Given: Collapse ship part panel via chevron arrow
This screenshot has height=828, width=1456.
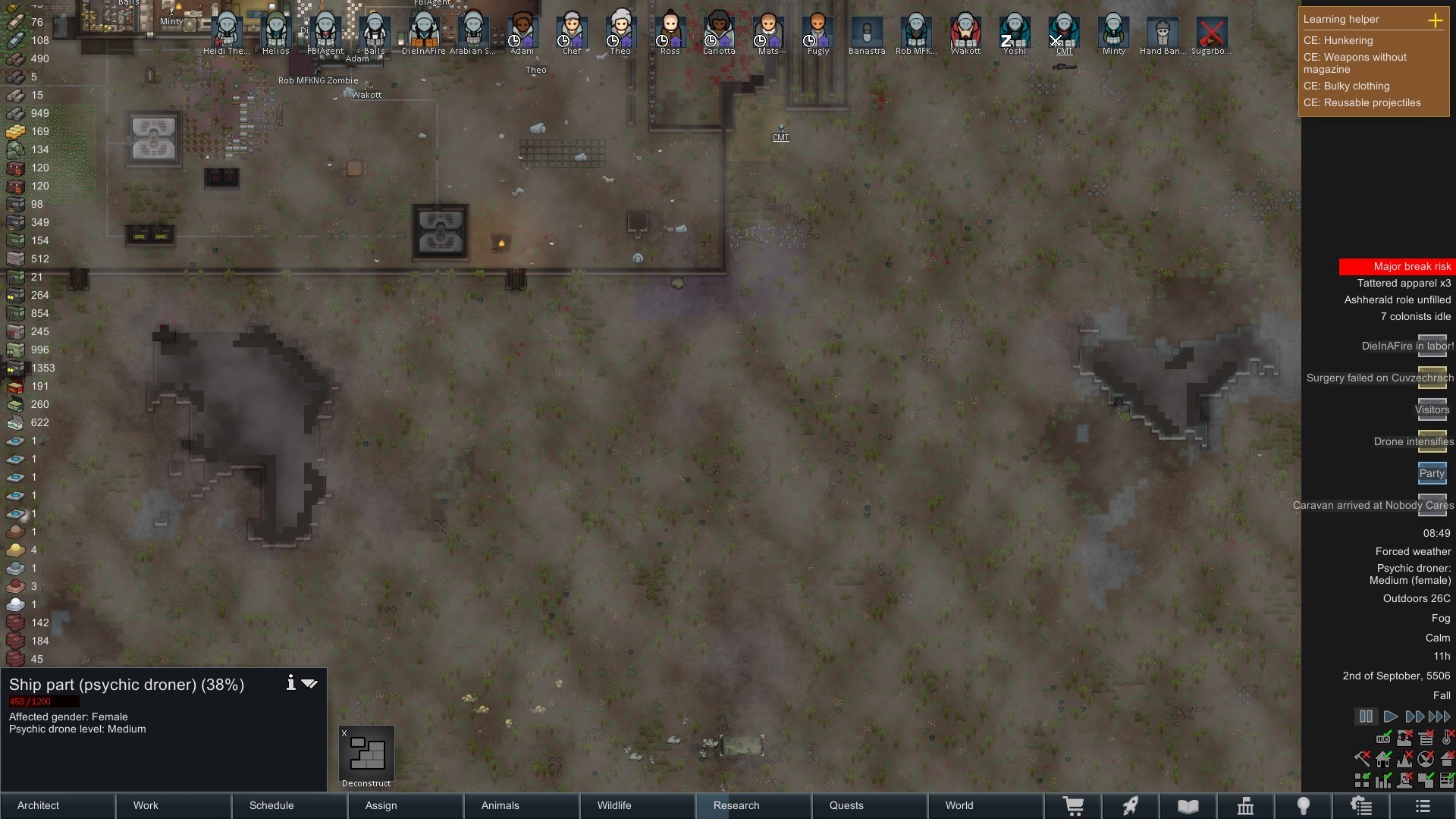Looking at the screenshot, I should (309, 682).
